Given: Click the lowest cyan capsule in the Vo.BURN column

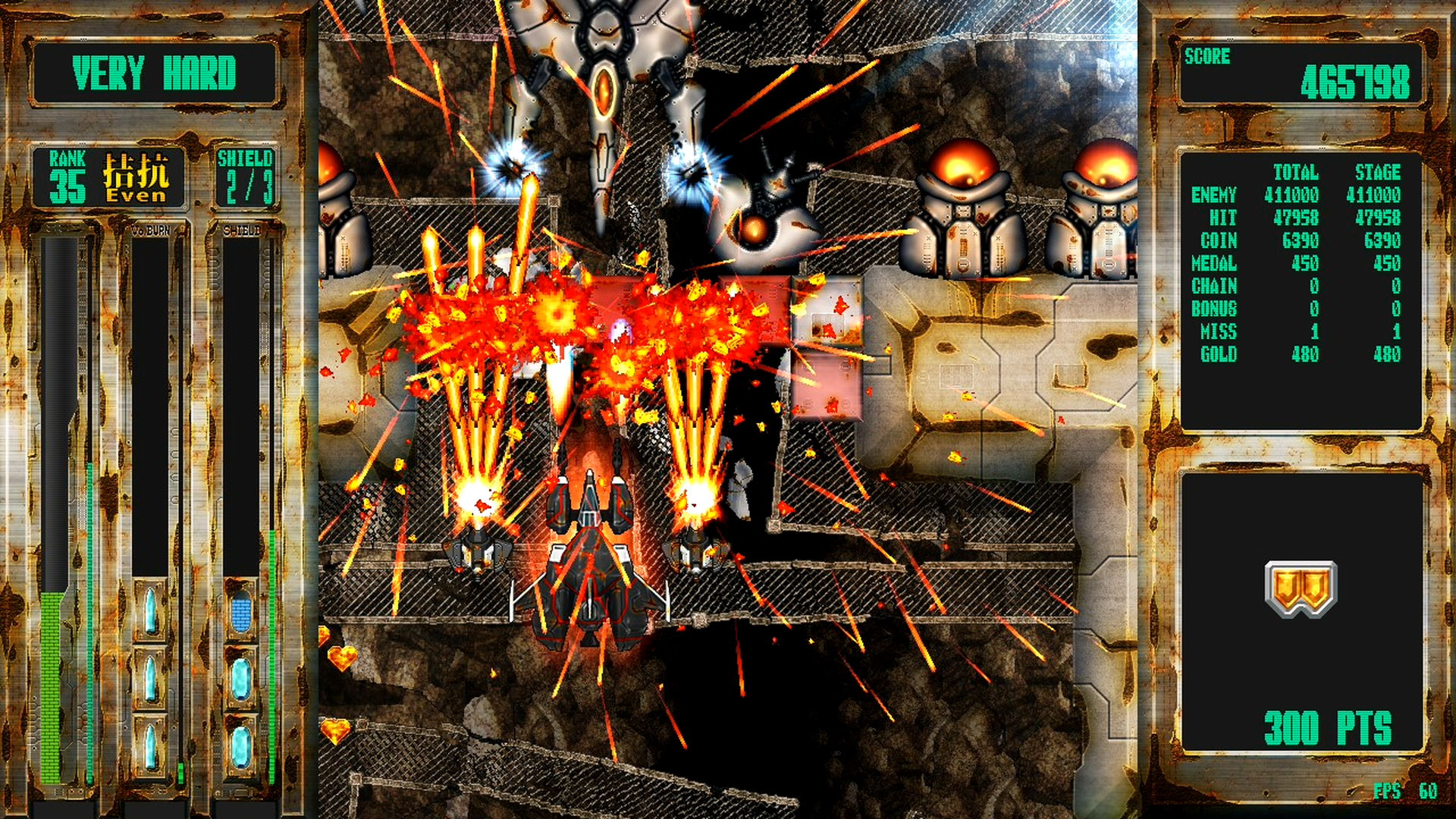Looking at the screenshot, I should tap(150, 745).
